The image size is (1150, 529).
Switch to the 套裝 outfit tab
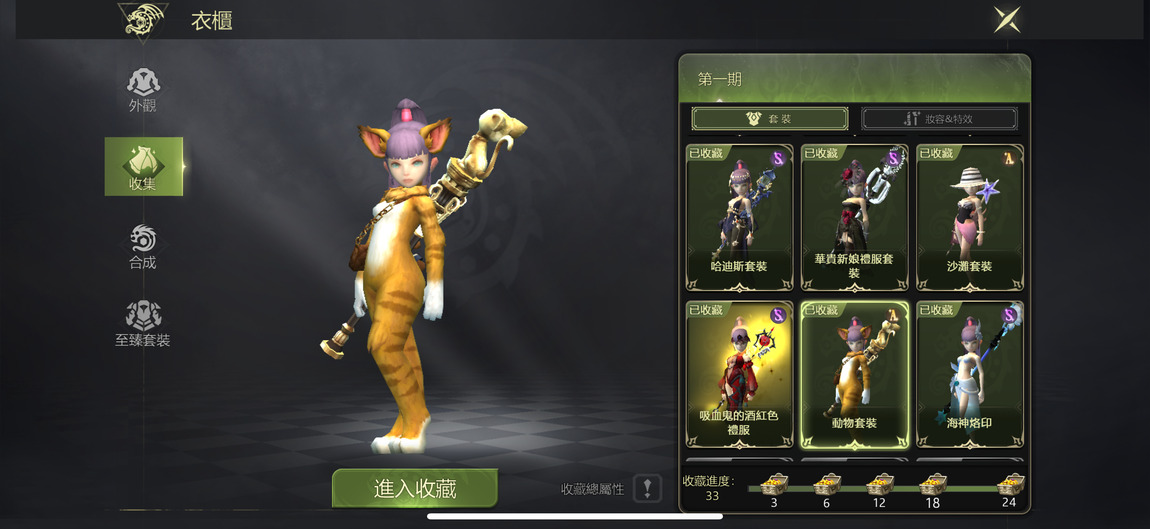[x=770, y=119]
